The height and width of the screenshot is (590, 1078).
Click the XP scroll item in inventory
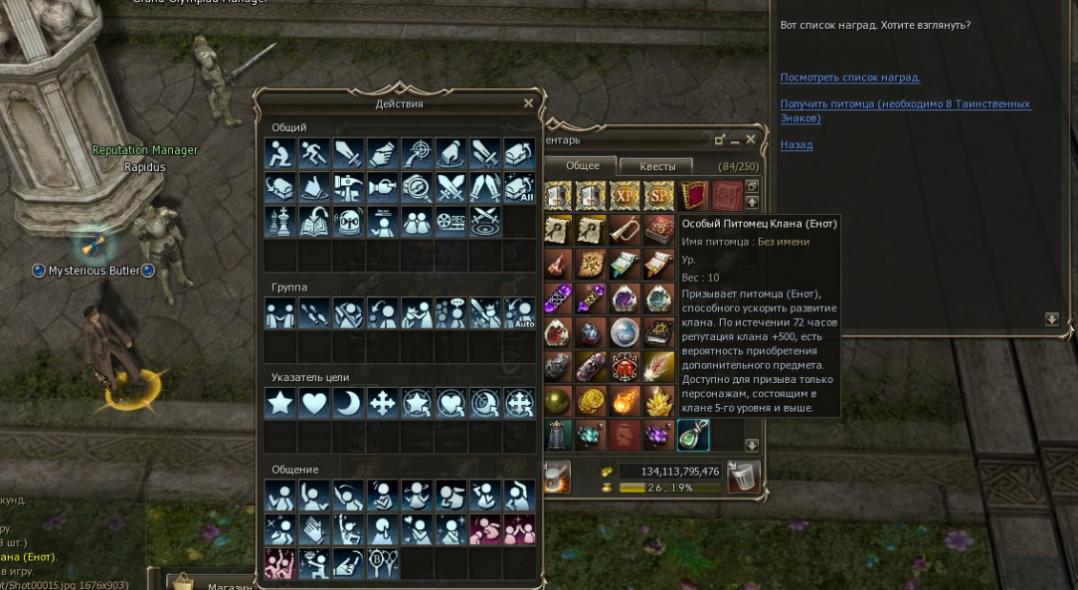624,194
